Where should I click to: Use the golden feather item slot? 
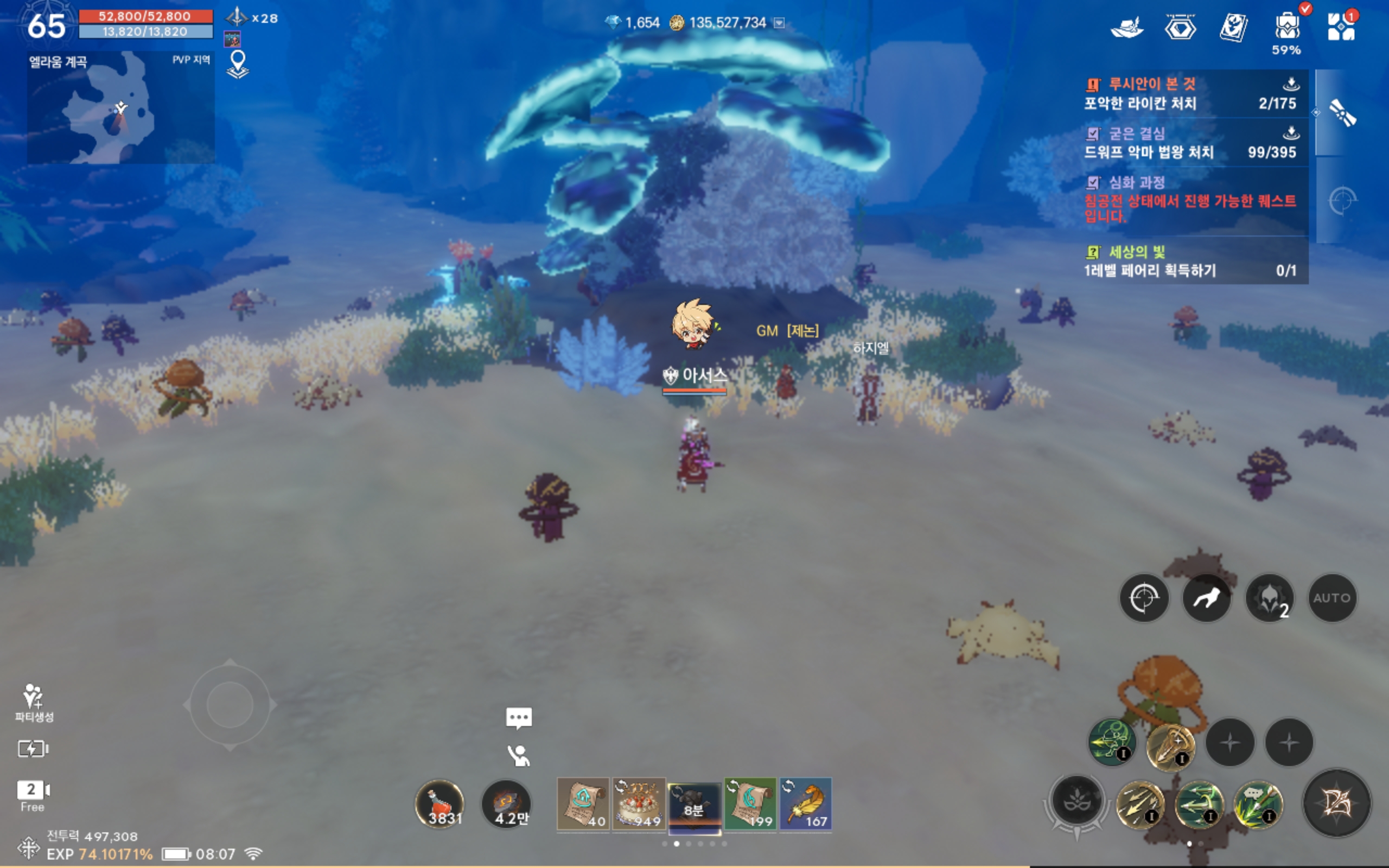(806, 803)
